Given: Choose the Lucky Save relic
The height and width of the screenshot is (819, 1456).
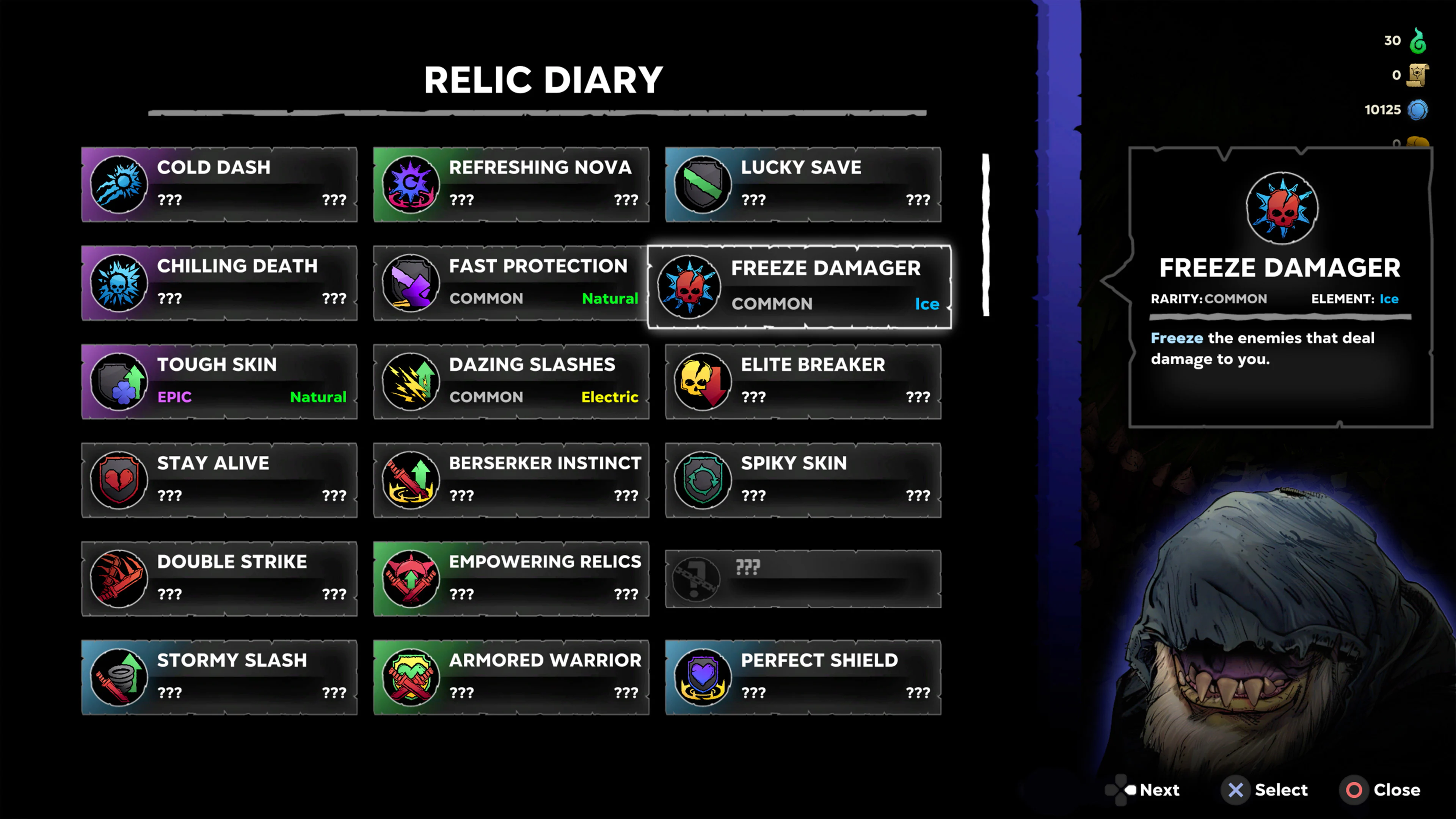Looking at the screenshot, I should pyautogui.click(x=803, y=184).
